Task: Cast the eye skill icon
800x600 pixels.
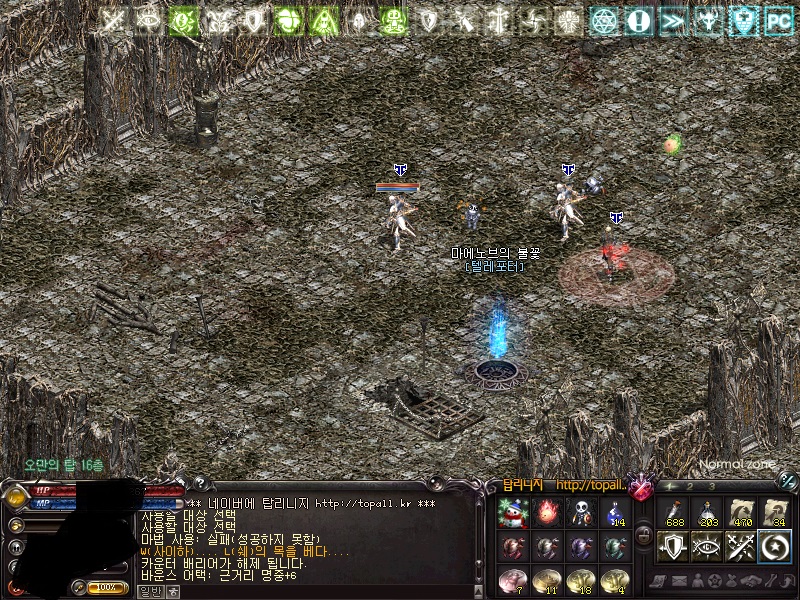Action: click(x=707, y=547)
